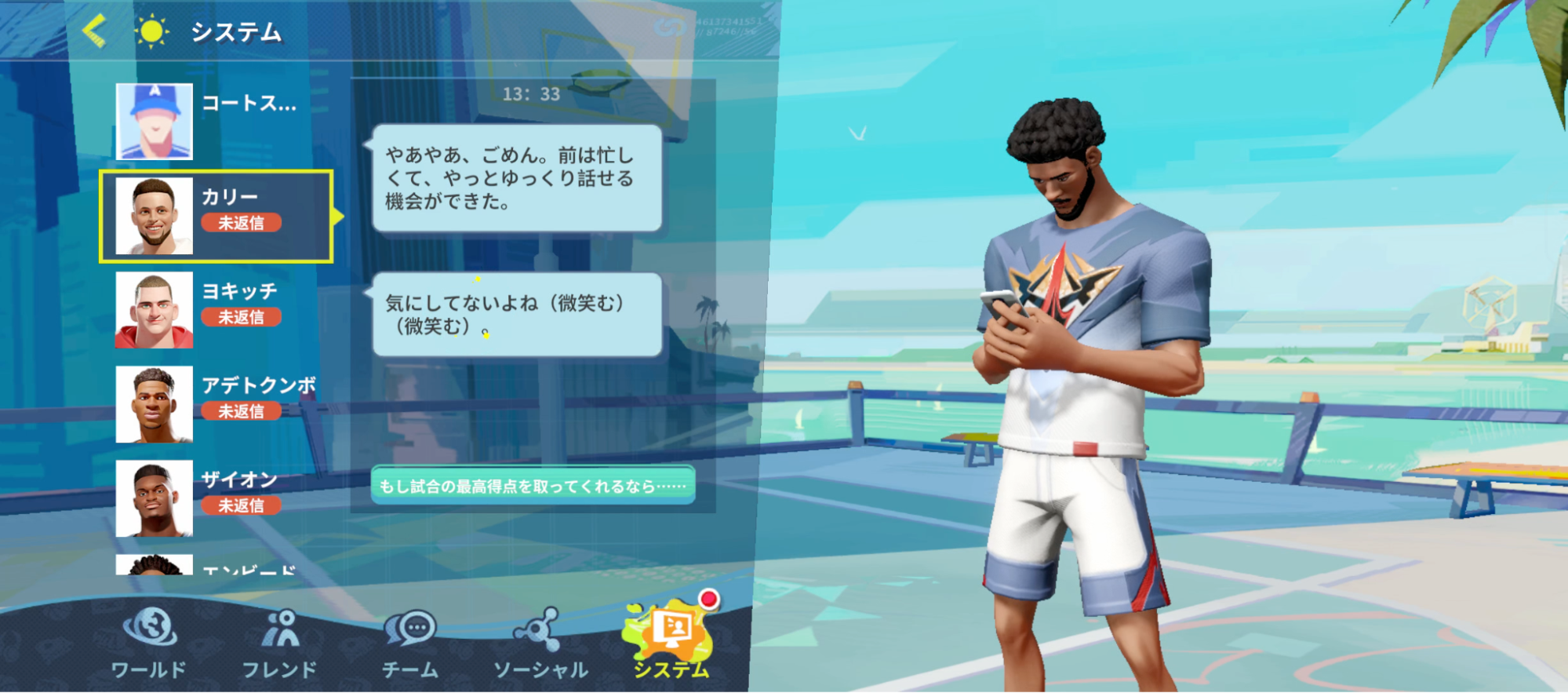Viewport: 1568px width, 693px height.
Task: Open the chat with ヨキッチ
Action: click(220, 308)
